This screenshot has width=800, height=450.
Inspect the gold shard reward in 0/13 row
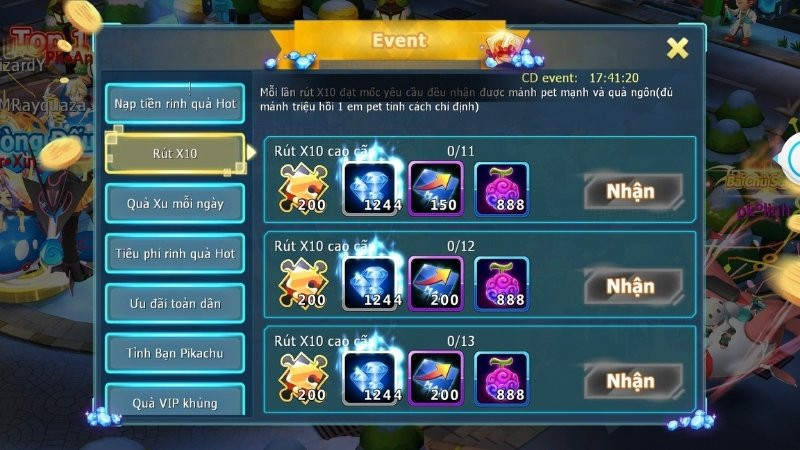(303, 378)
